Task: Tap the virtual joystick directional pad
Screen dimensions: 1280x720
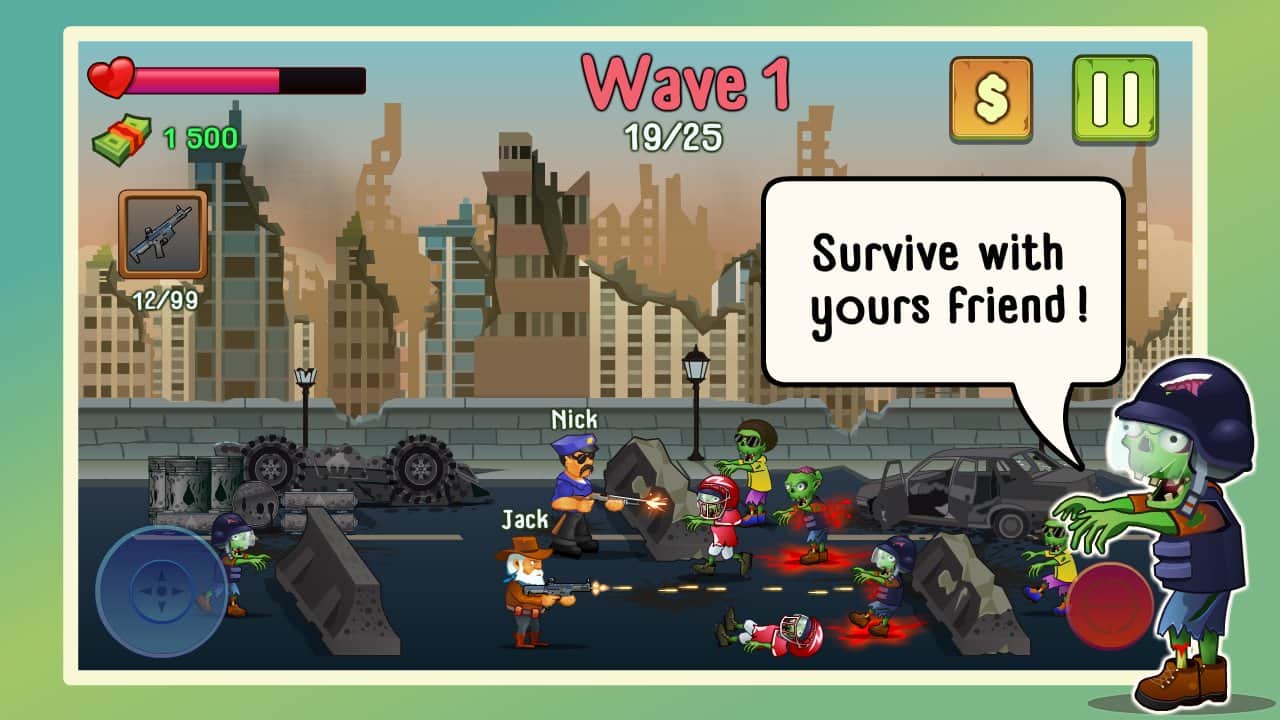Action: click(x=160, y=593)
